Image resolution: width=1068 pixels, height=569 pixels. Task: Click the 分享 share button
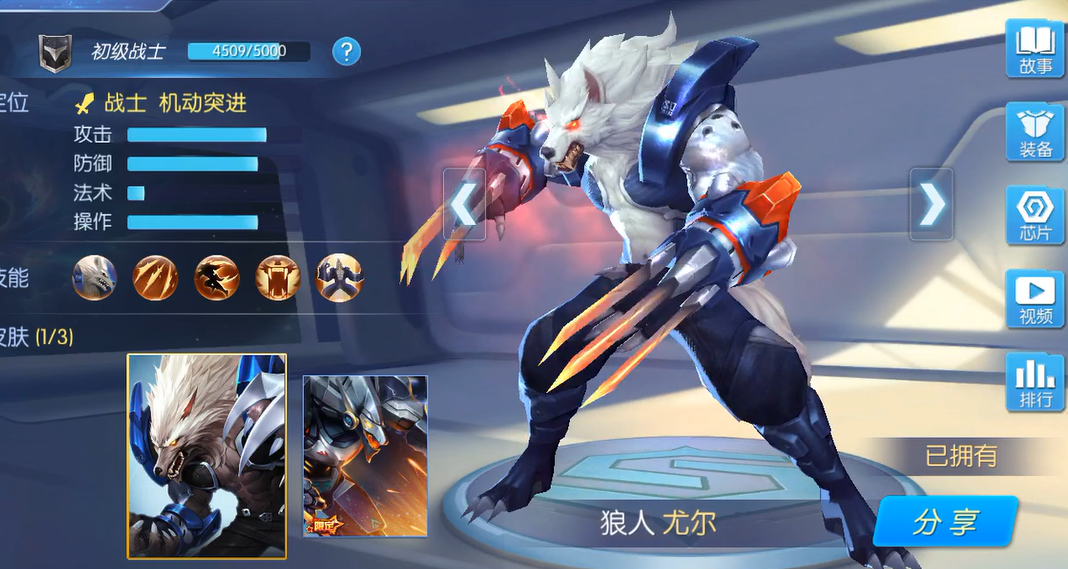coord(946,522)
